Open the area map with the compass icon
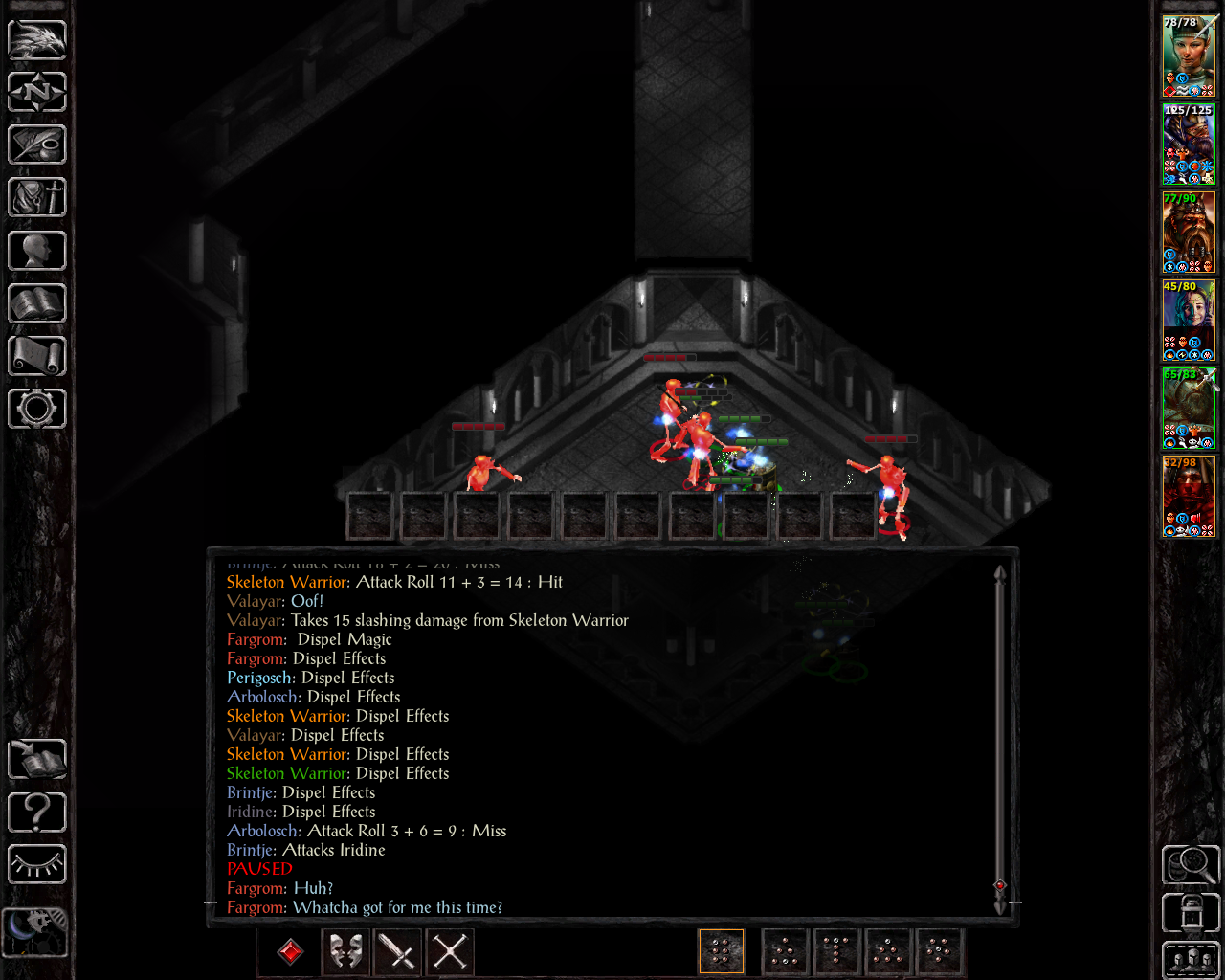1225x980 pixels. click(37, 92)
